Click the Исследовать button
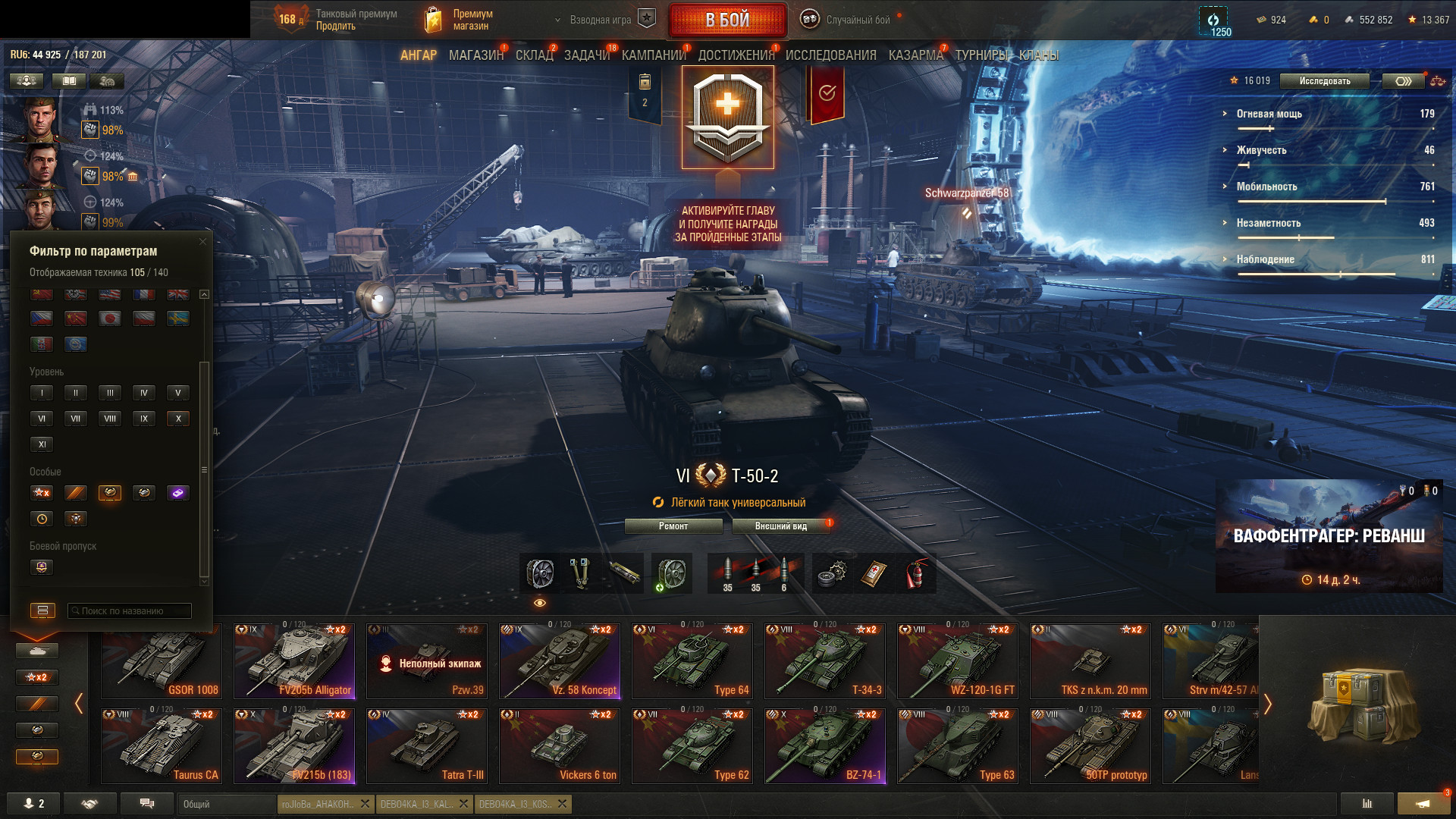This screenshot has width=1456, height=819. point(1324,81)
